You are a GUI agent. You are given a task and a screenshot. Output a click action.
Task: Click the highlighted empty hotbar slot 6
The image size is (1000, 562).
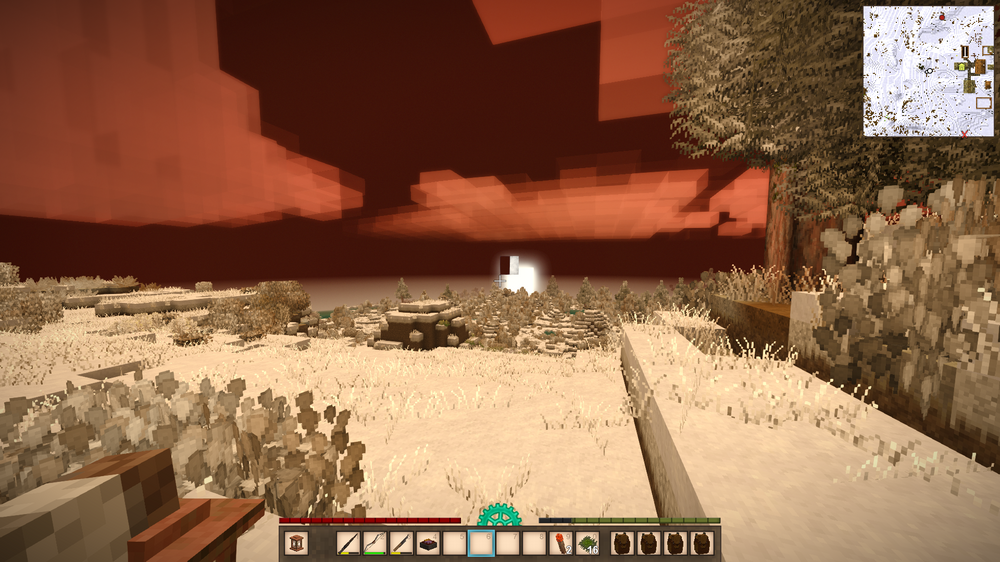482,543
